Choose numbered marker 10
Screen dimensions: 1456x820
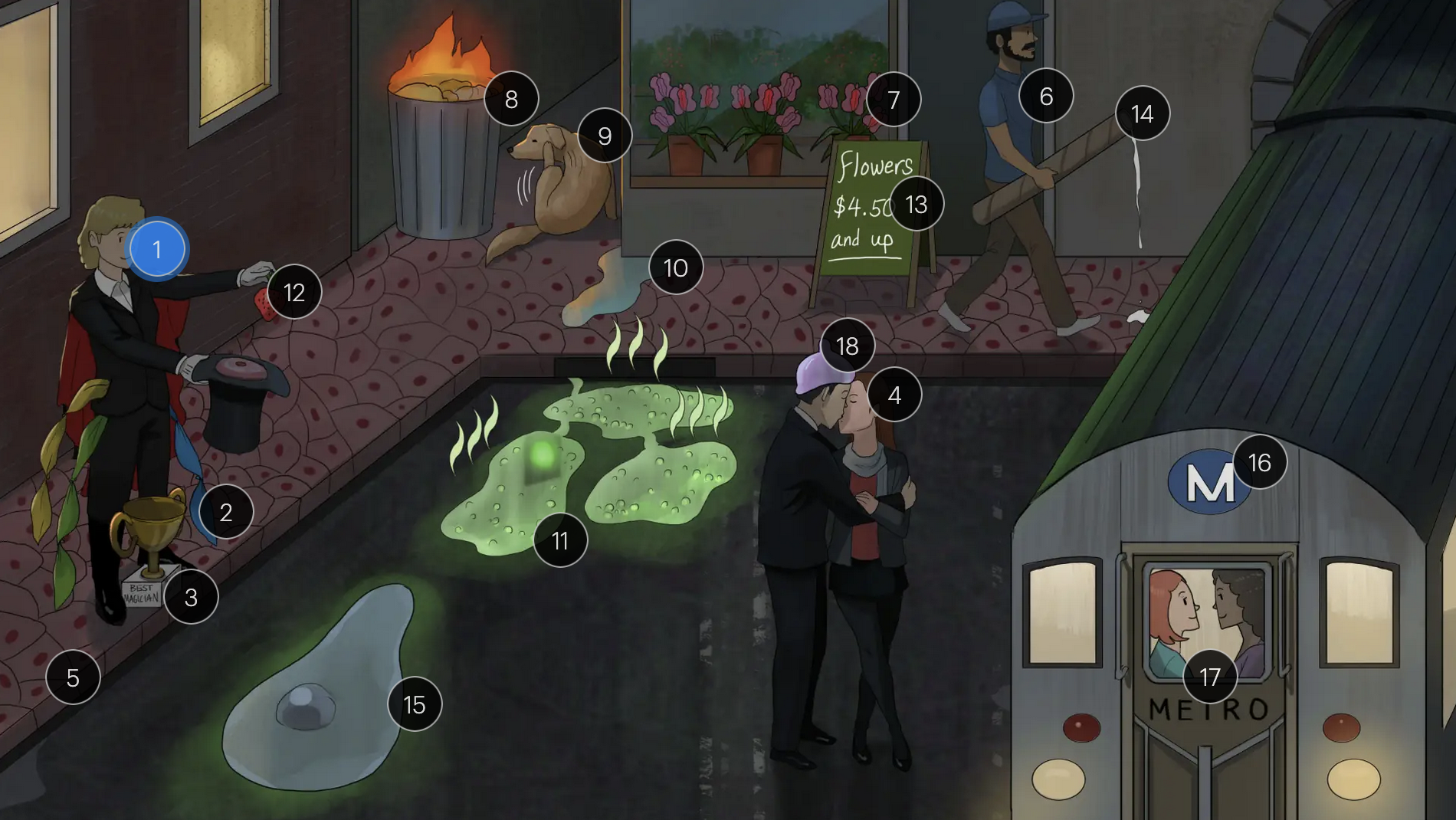coord(675,267)
